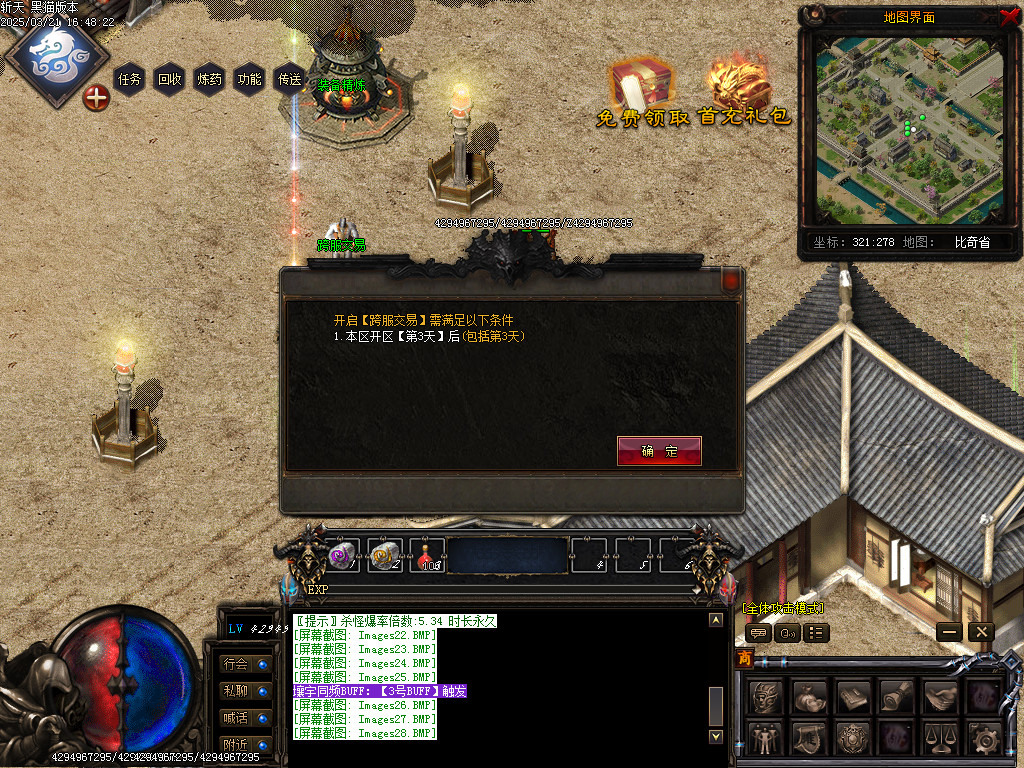Screen dimensions: 1024x768
Task: Click the red plus button beside the dragon emblem
Action: click(96, 98)
